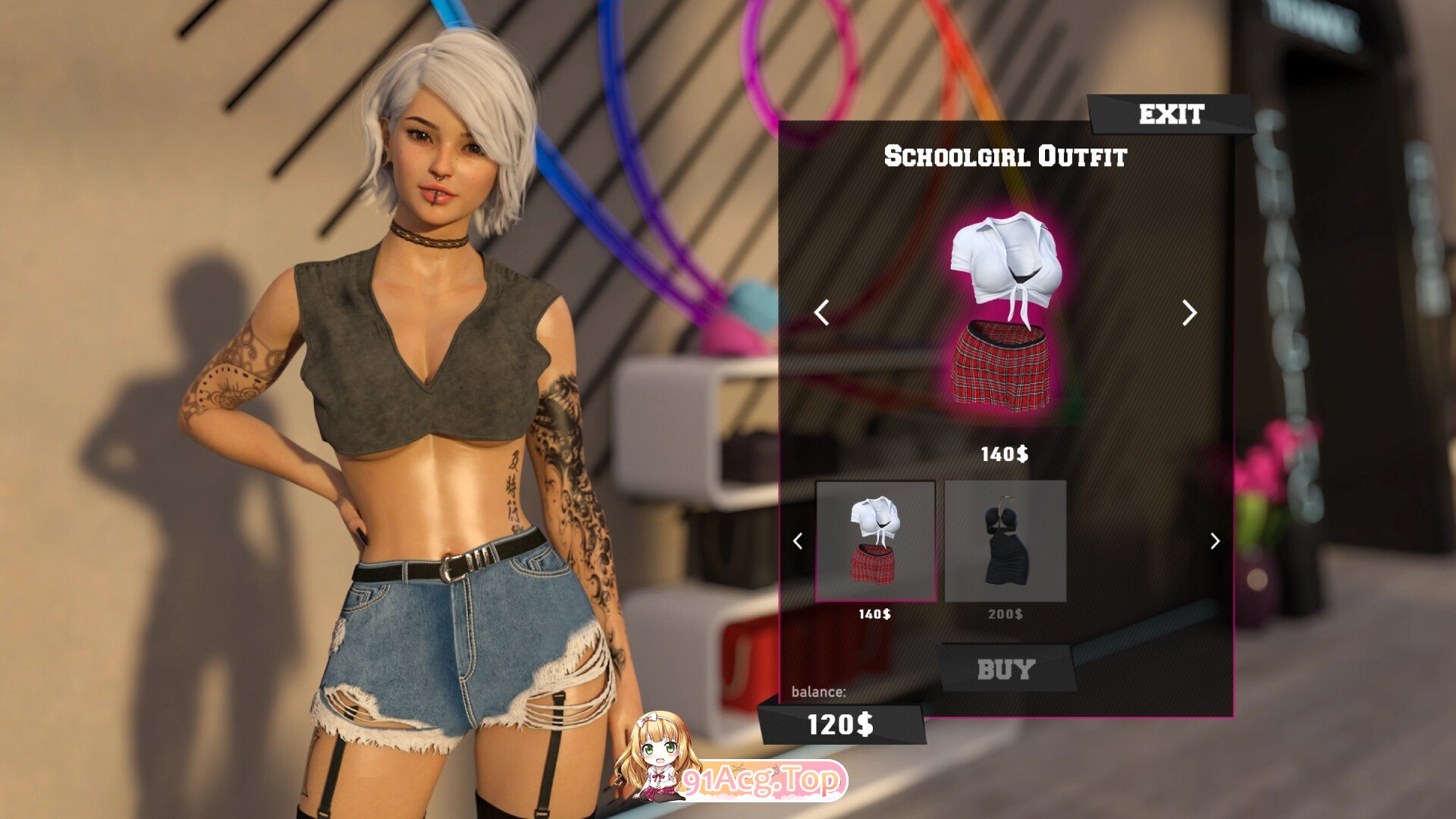The width and height of the screenshot is (1456, 819).
Task: Exit the clothing shop panel
Action: pos(1171,115)
